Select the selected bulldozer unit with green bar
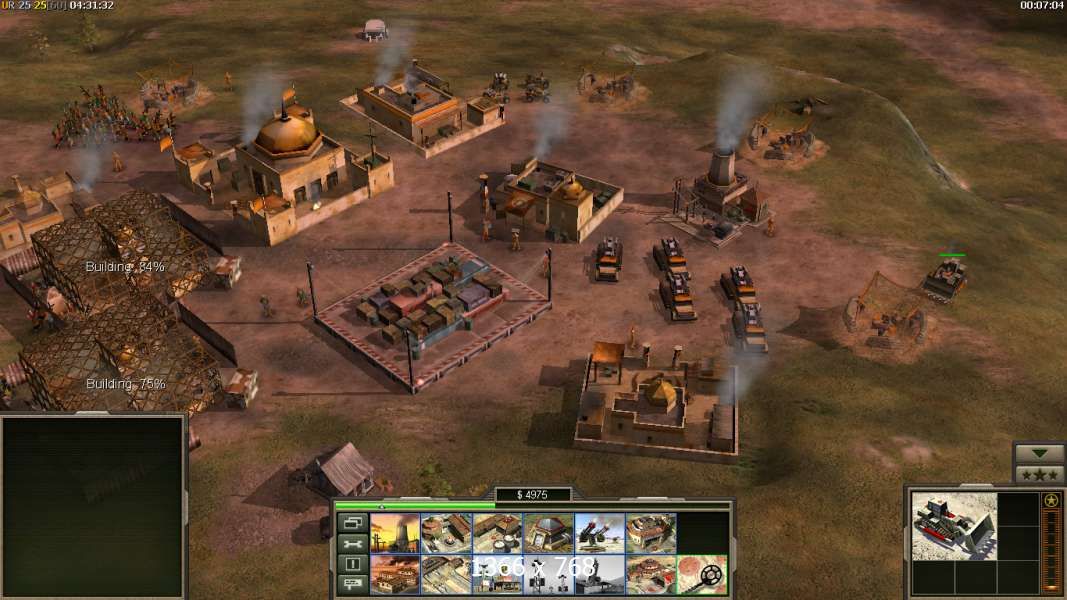The height and width of the screenshot is (600, 1067). 945,279
